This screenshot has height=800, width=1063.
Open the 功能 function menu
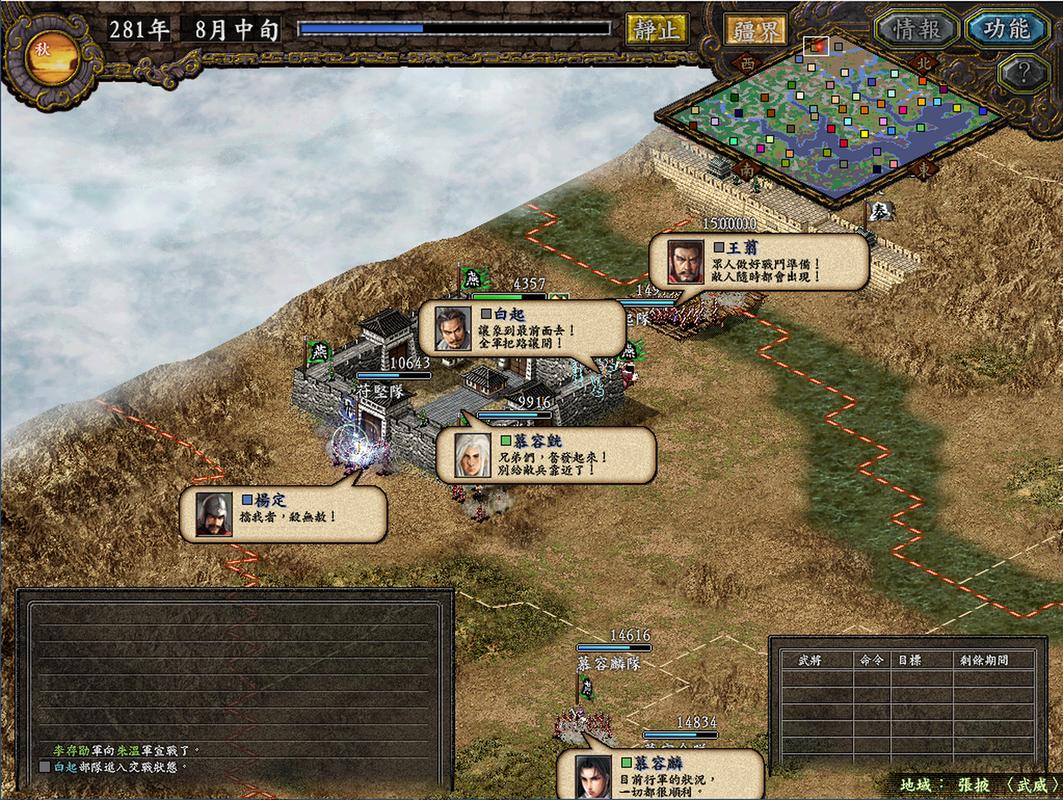pyautogui.click(x=1005, y=29)
